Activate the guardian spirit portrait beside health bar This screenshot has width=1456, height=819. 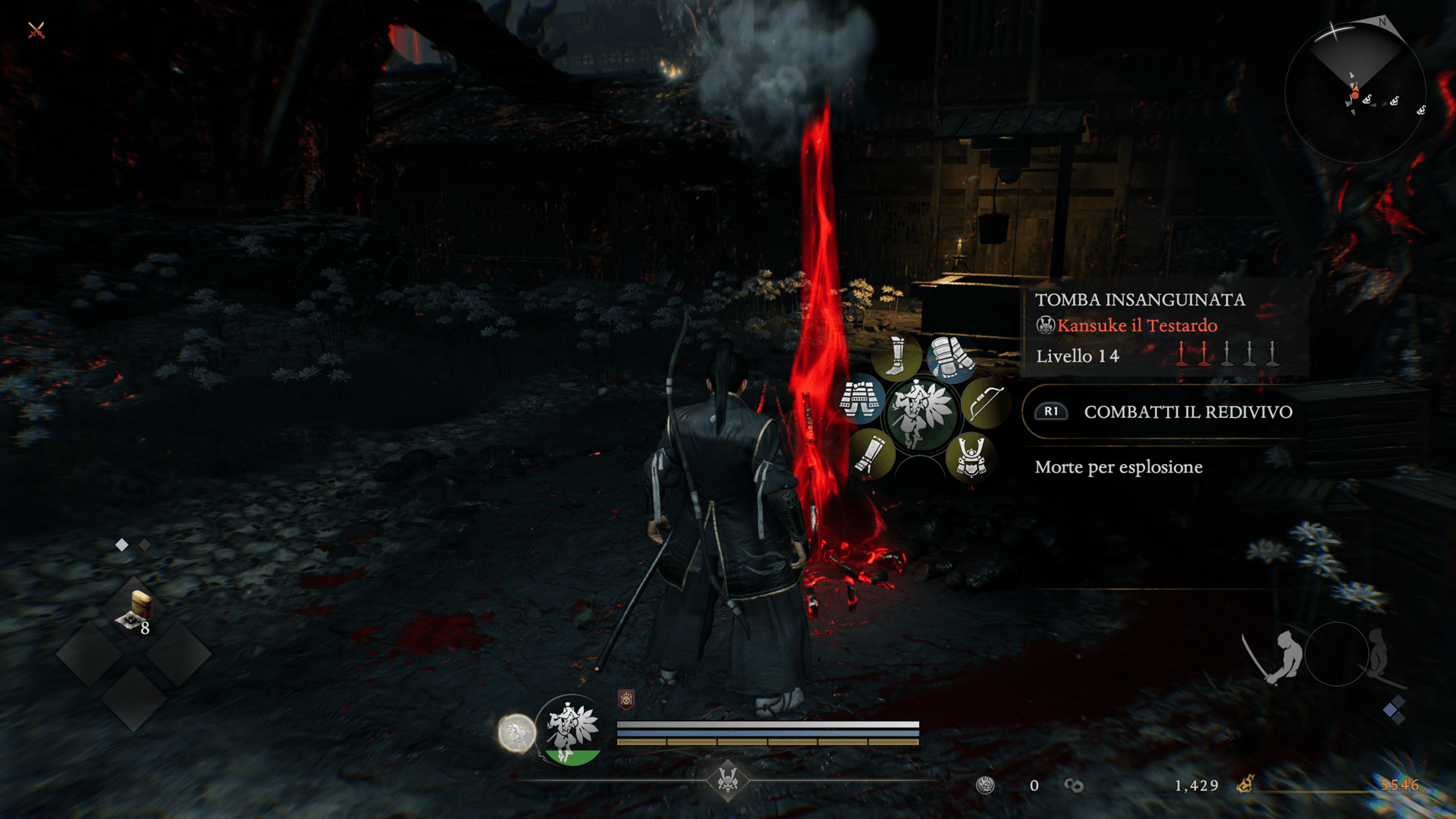pyautogui.click(x=572, y=730)
